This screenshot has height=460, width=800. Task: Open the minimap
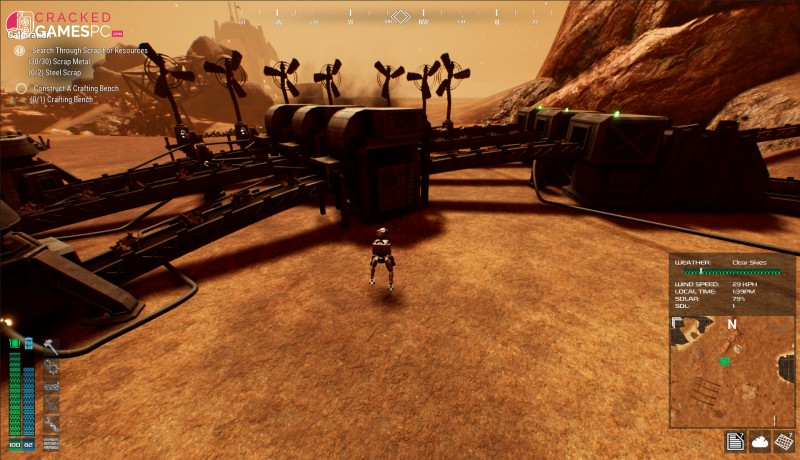(x=732, y=371)
